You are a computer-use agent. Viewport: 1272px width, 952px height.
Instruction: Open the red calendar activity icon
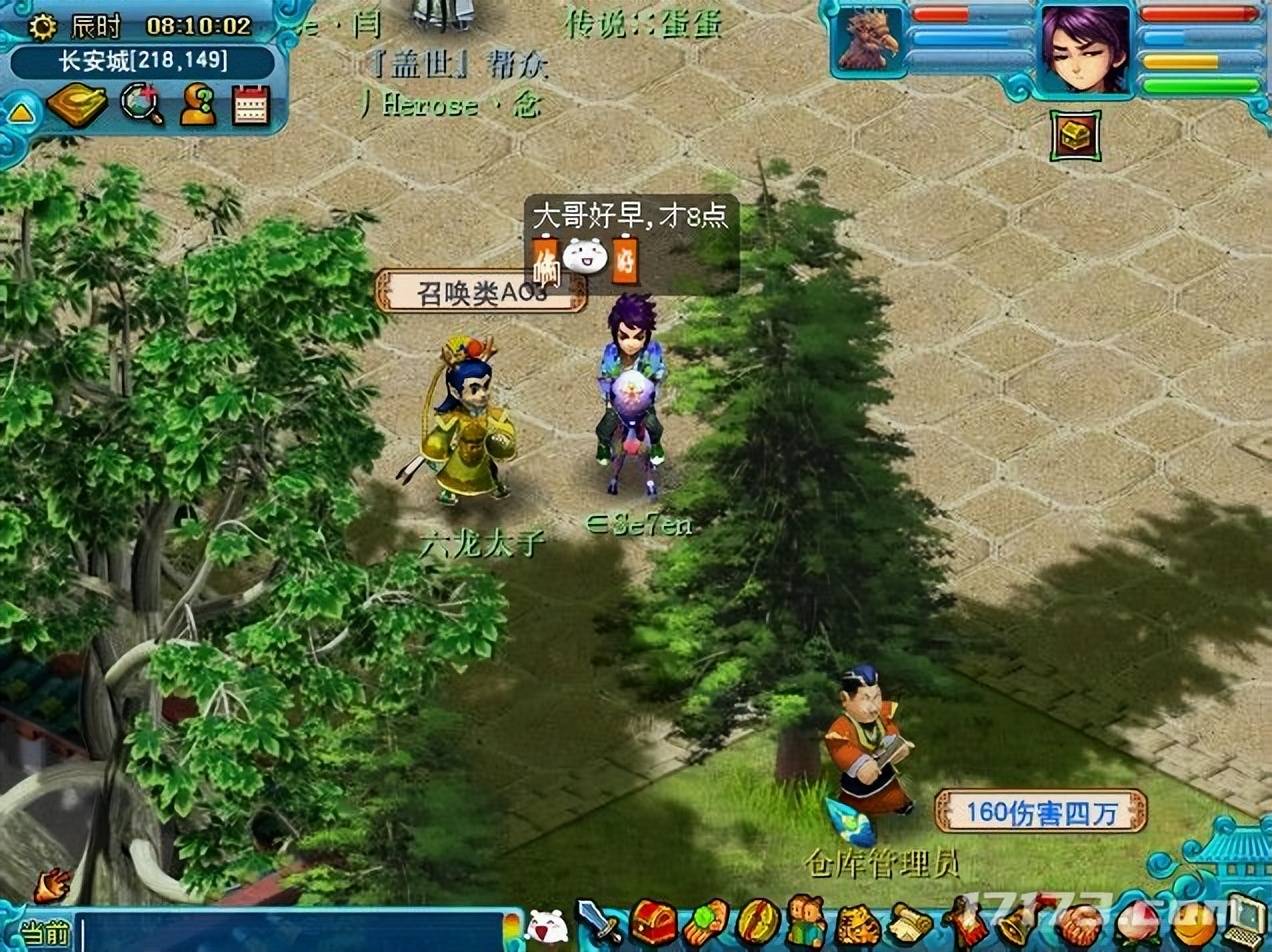point(251,105)
